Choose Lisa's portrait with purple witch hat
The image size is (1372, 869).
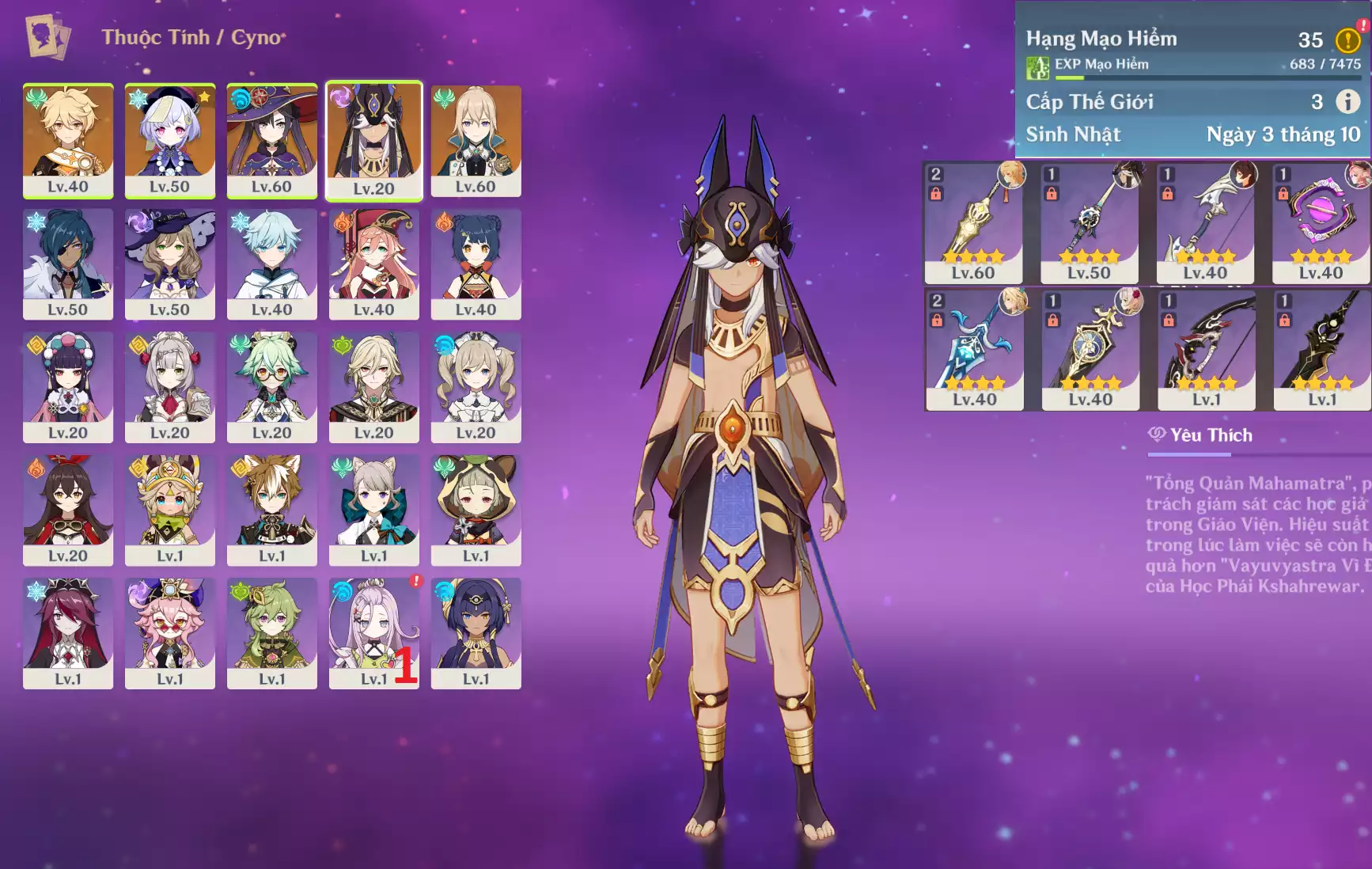[x=170, y=264]
